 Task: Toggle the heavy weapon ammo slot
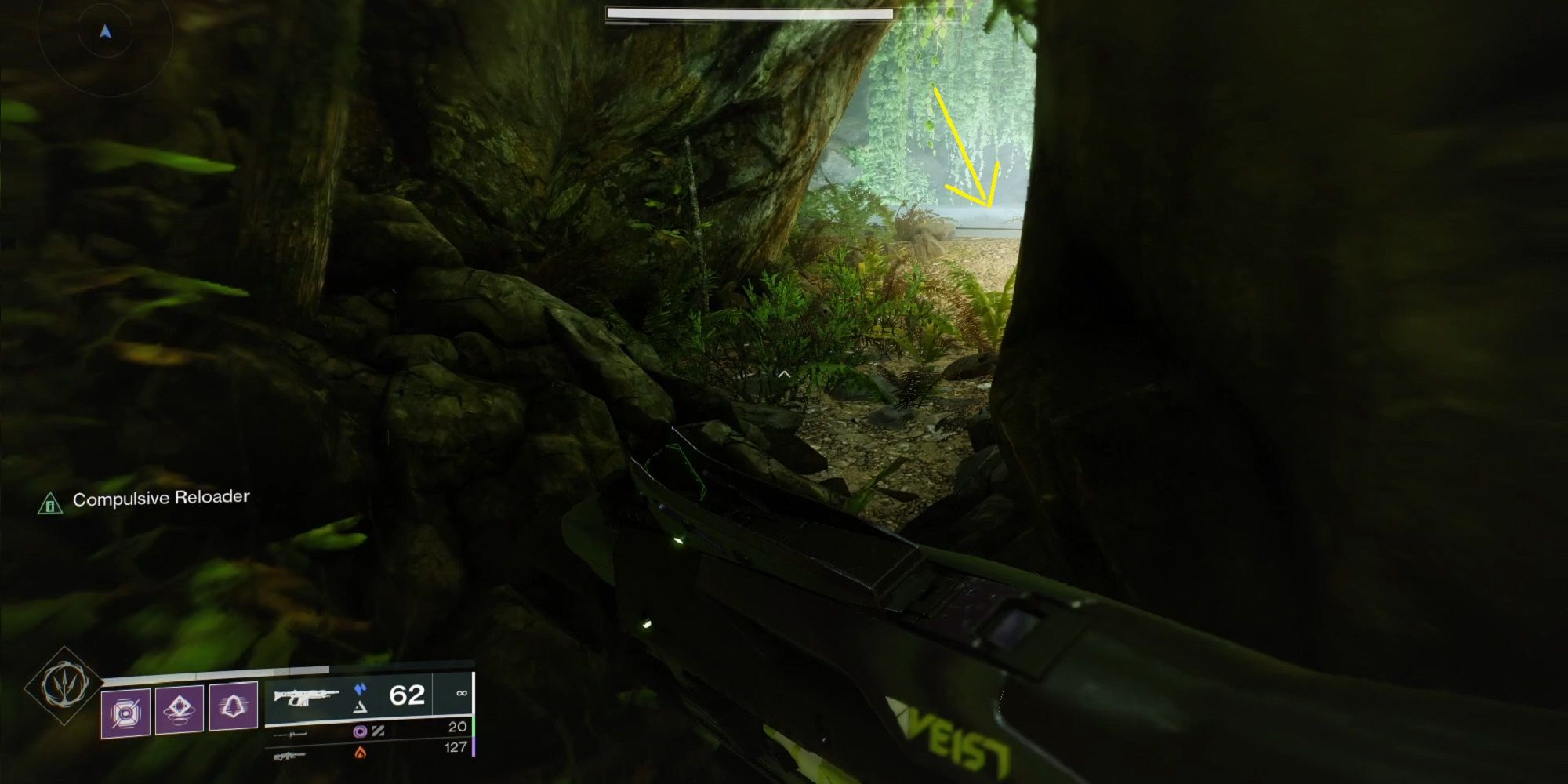(290, 755)
